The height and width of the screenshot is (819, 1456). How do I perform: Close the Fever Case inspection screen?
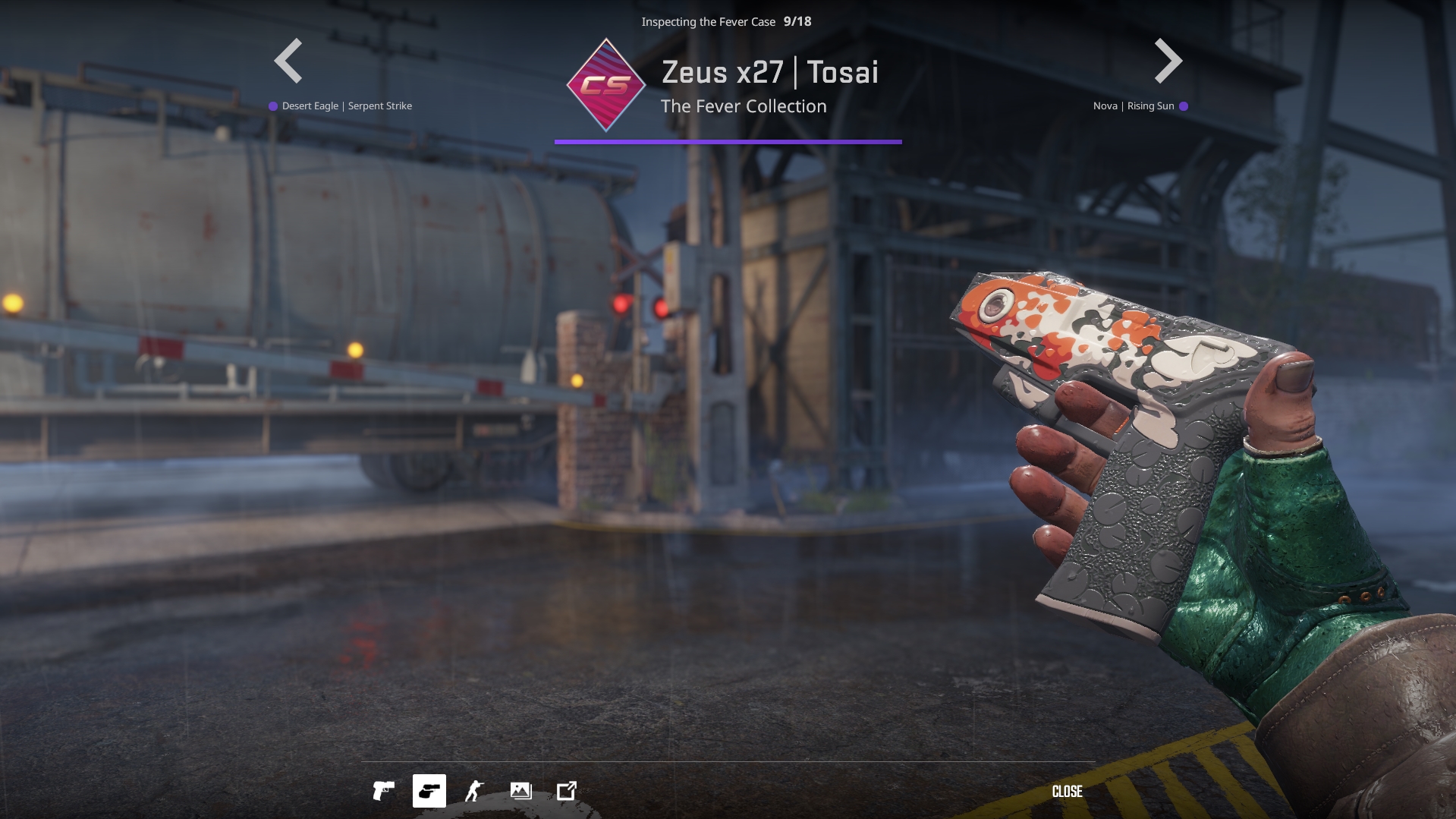pos(1067,792)
